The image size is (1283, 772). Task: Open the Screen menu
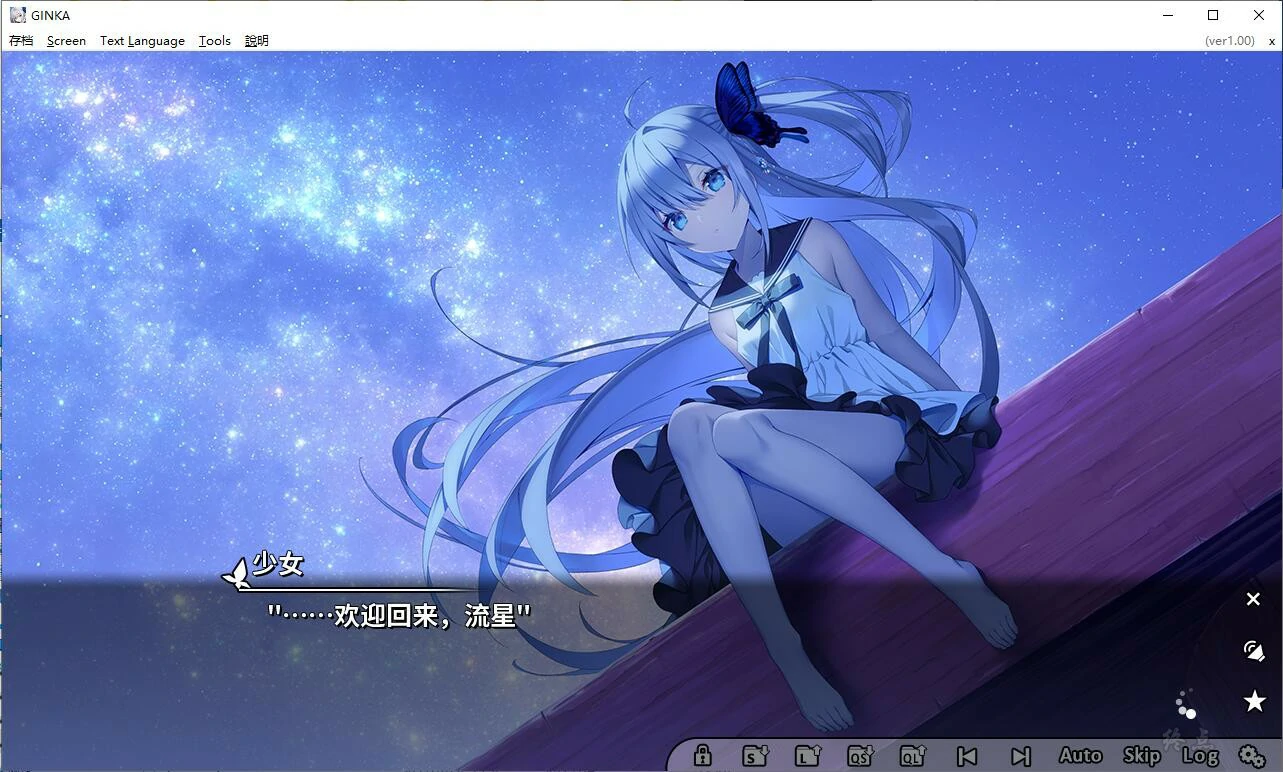[x=66, y=40]
